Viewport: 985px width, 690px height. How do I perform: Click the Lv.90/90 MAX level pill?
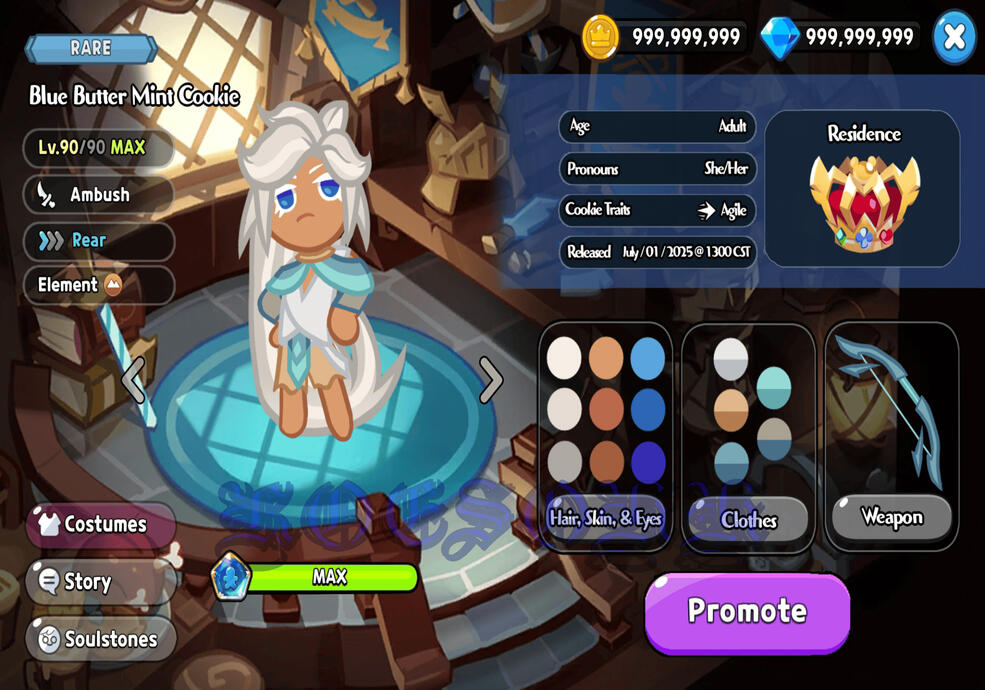click(x=98, y=148)
